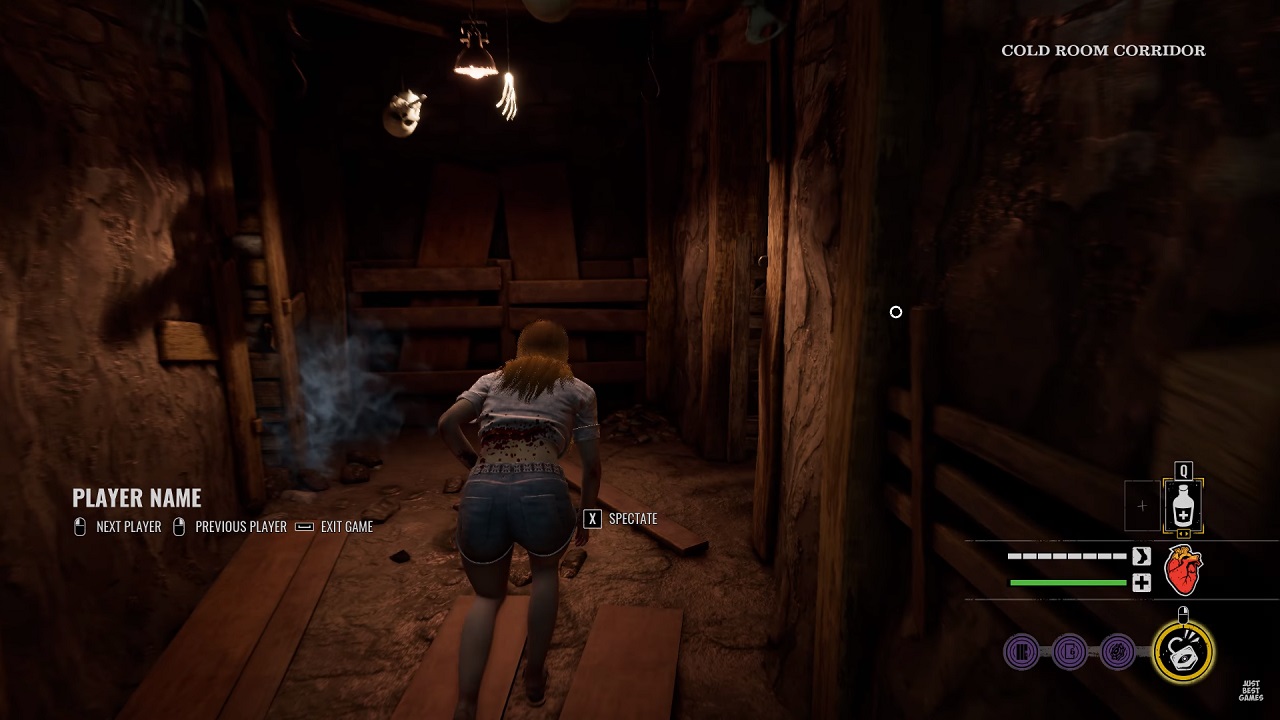Spectate the selected player
This screenshot has width=1280, height=720.
click(621, 518)
